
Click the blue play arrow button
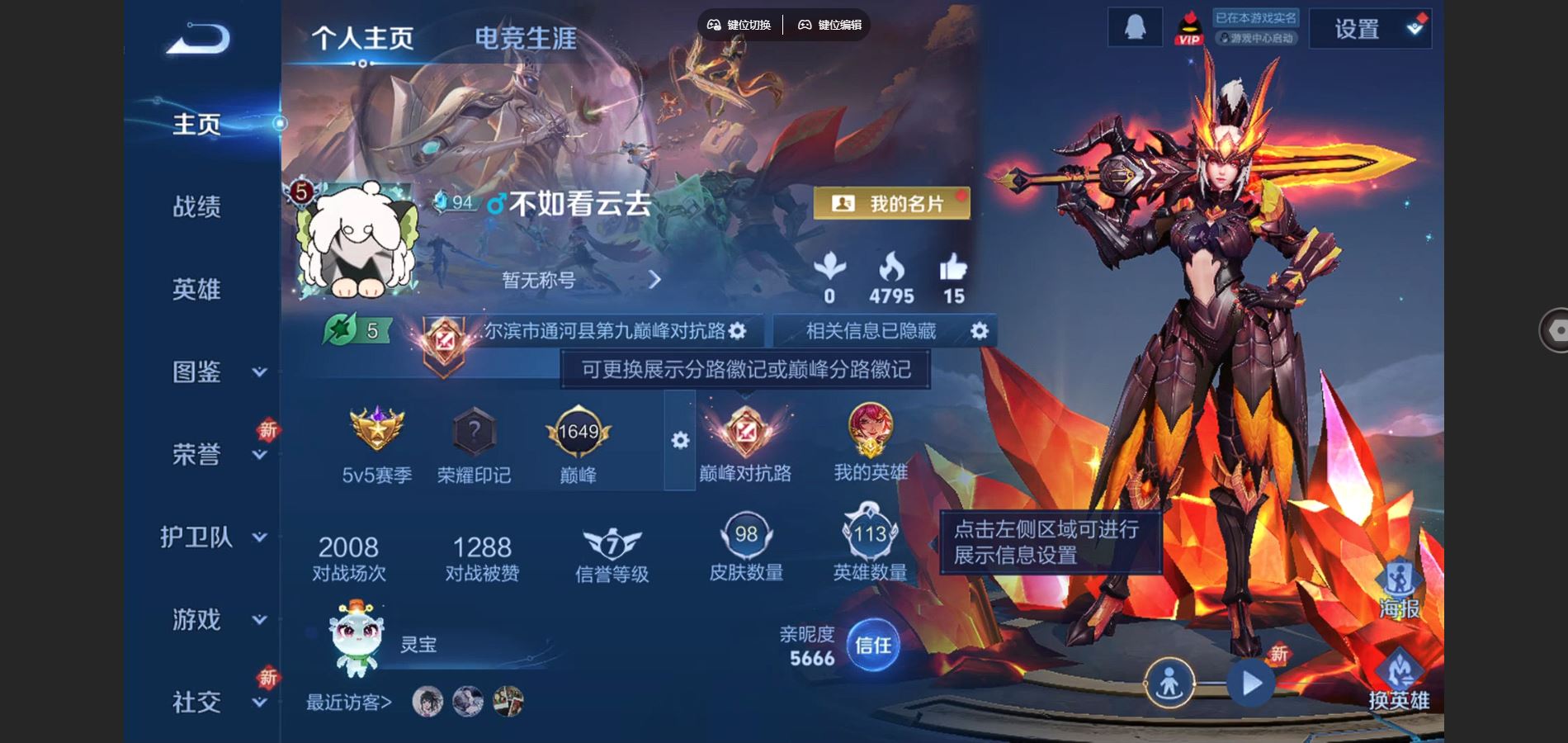click(1251, 684)
